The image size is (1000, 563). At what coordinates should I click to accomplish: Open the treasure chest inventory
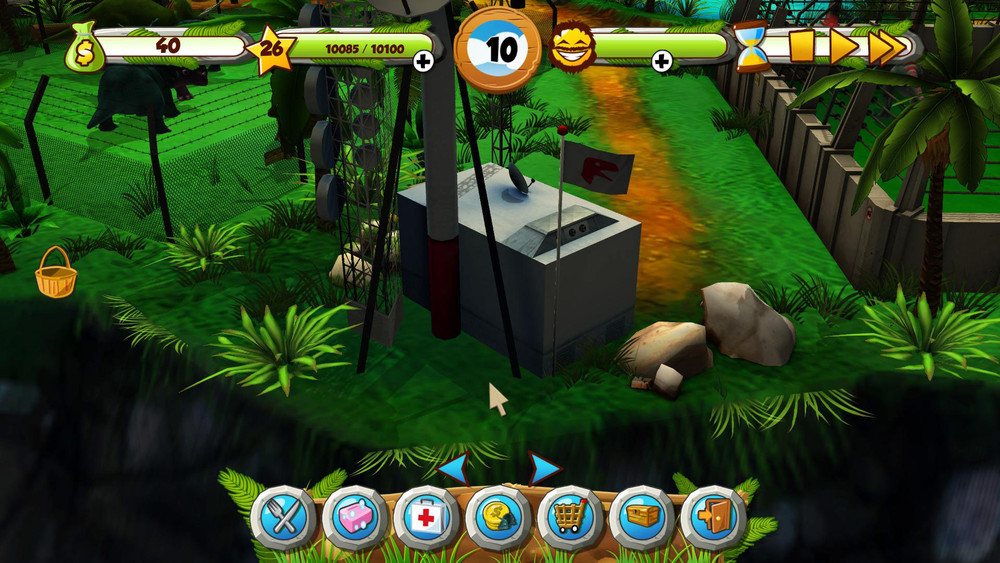click(x=642, y=518)
